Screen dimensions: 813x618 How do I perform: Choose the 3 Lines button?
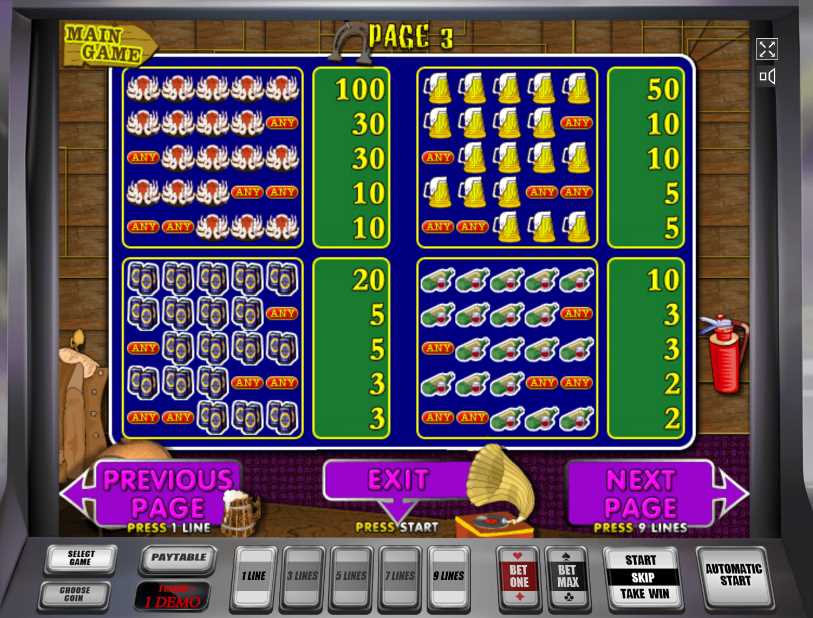tap(302, 577)
